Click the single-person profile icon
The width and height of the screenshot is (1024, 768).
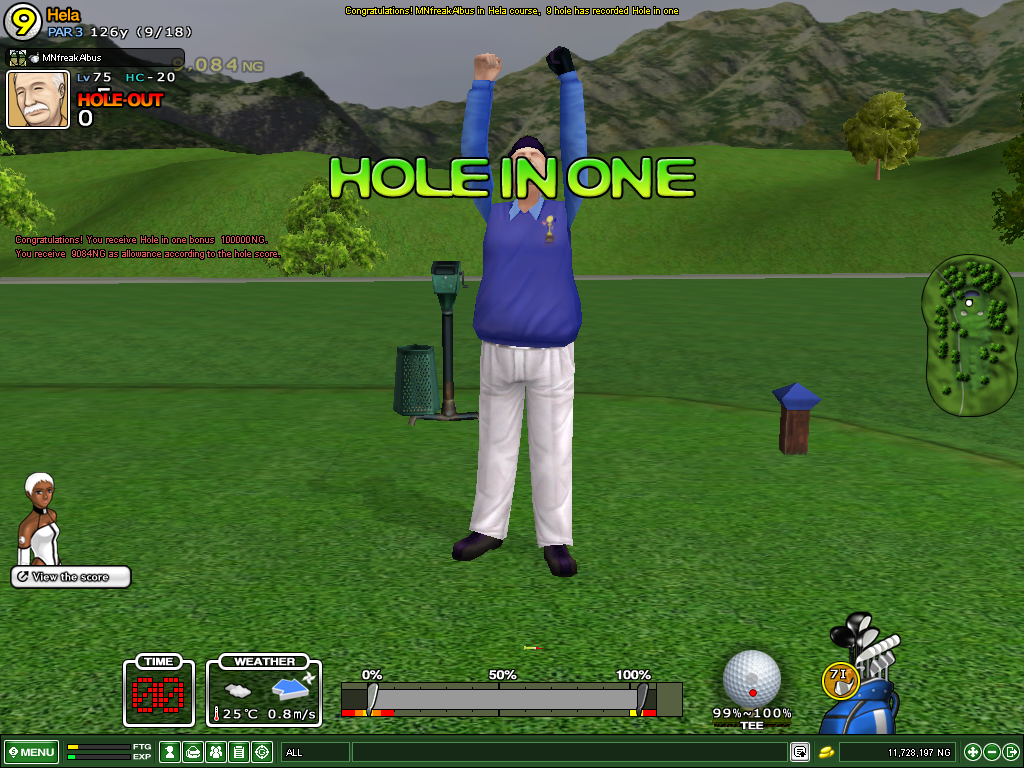pyautogui.click(x=170, y=752)
